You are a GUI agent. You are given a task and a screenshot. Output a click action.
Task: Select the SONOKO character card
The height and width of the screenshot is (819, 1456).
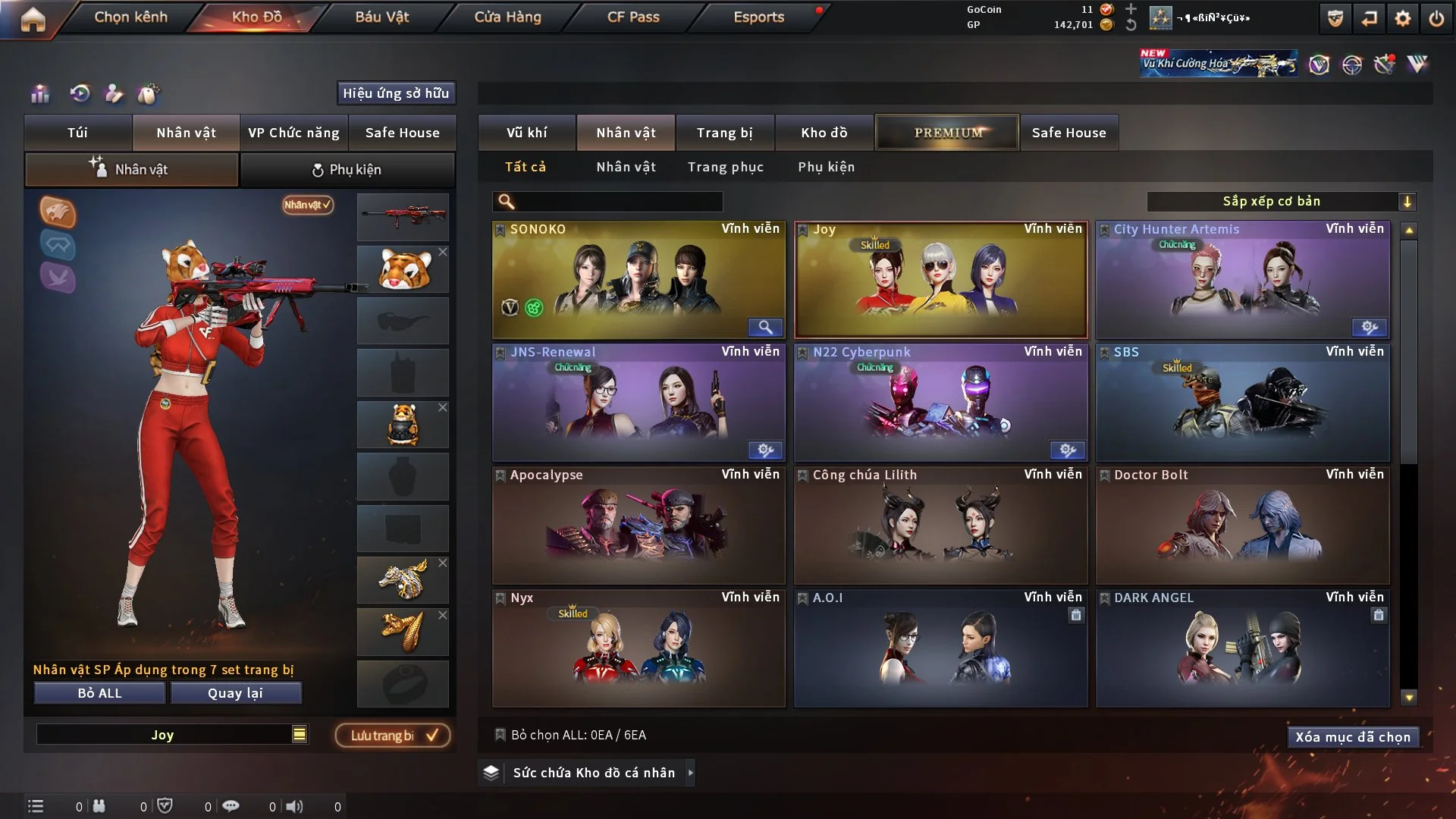pyautogui.click(x=639, y=280)
